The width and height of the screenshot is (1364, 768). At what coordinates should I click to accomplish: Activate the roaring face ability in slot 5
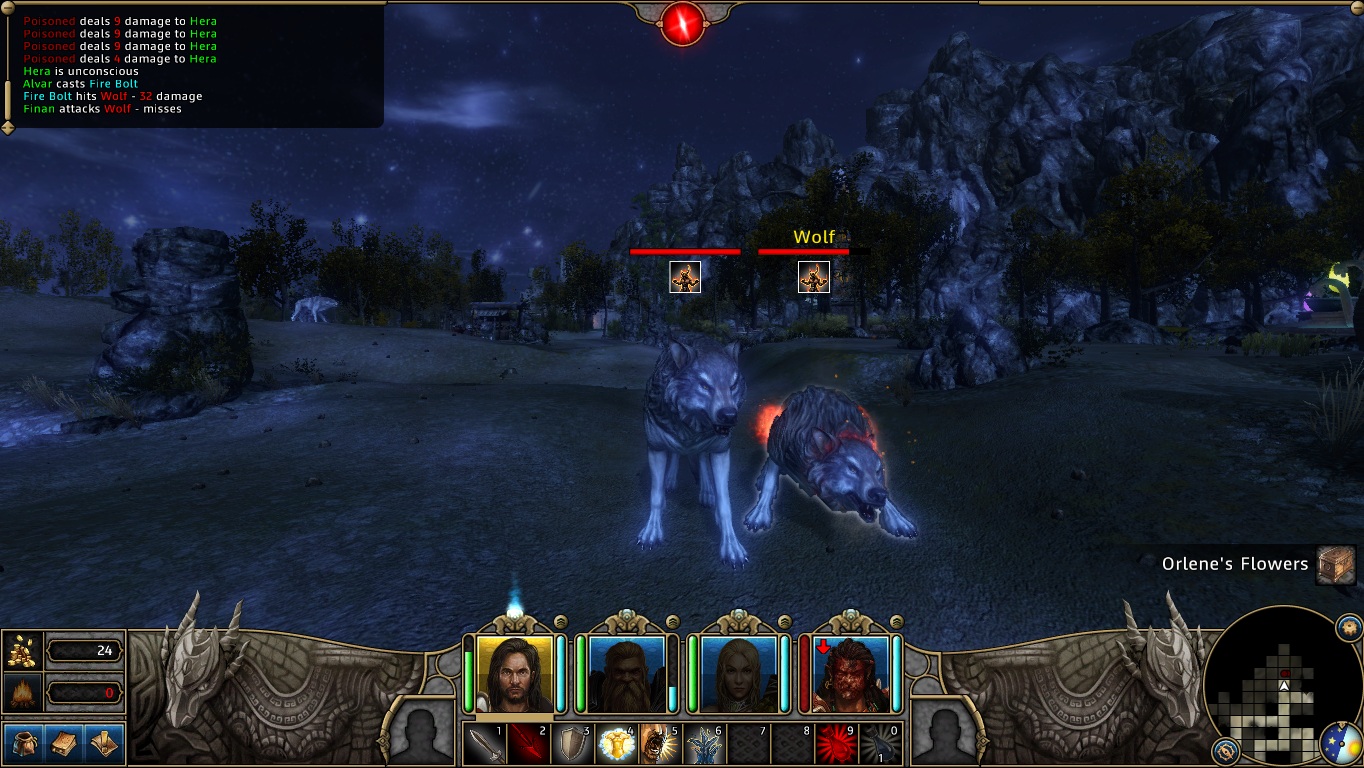point(660,744)
